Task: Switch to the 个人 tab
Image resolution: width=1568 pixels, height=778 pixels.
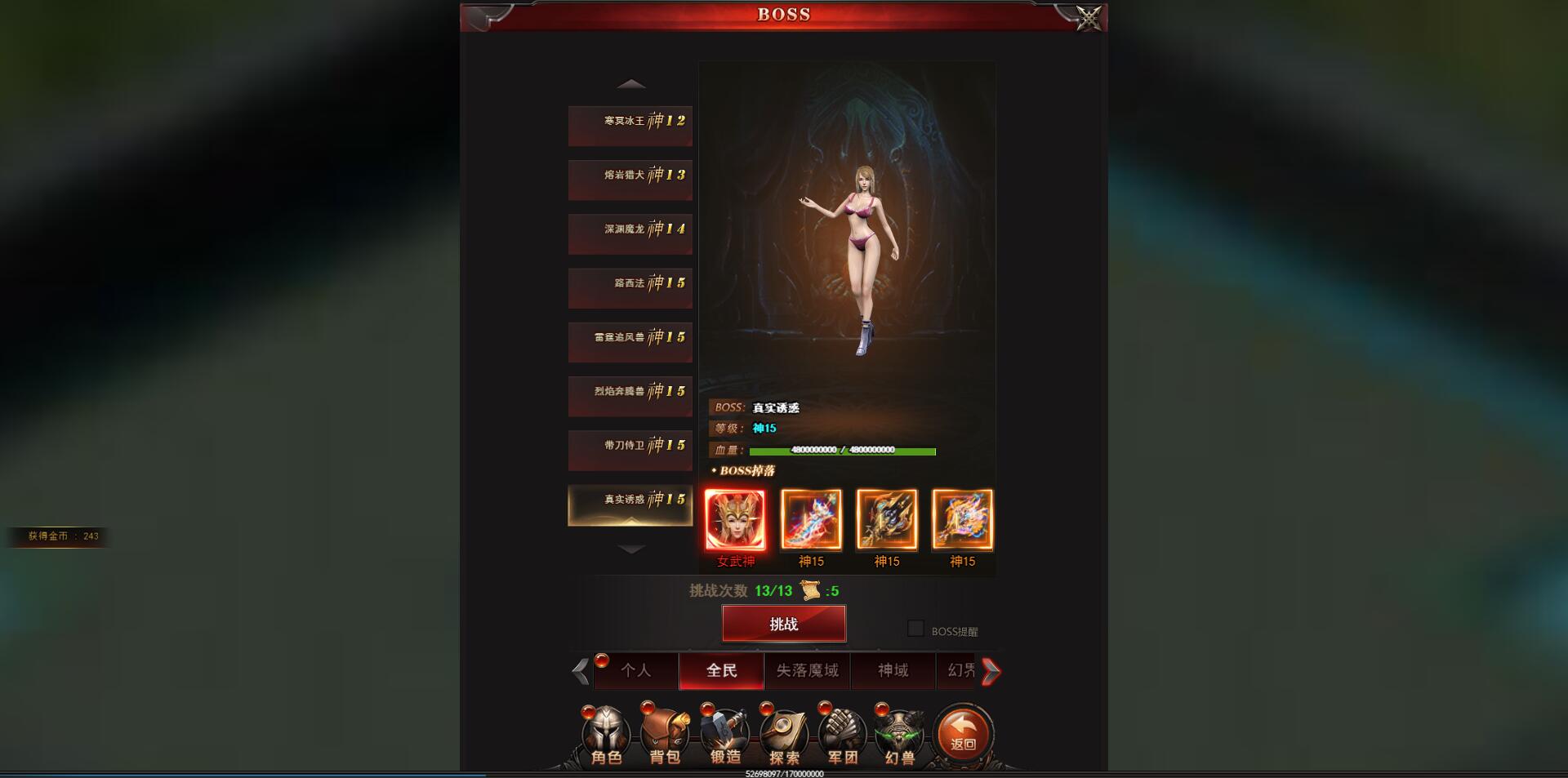Action: coord(636,670)
